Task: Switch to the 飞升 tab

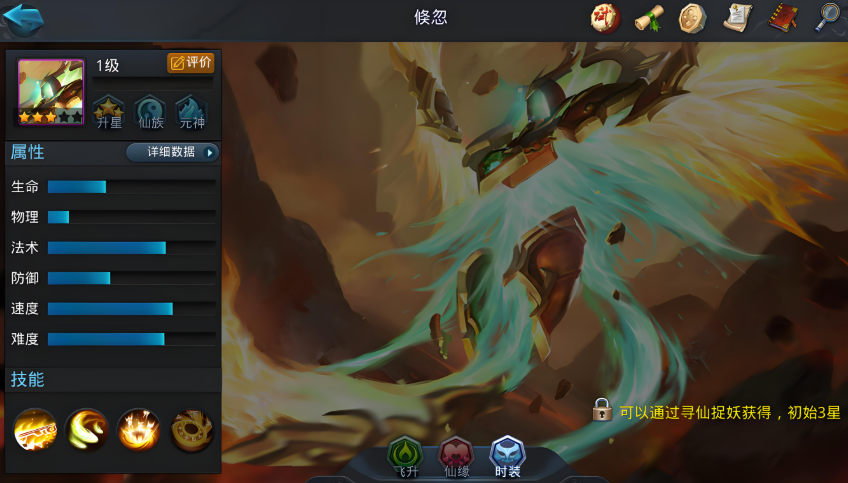Action: (405, 457)
